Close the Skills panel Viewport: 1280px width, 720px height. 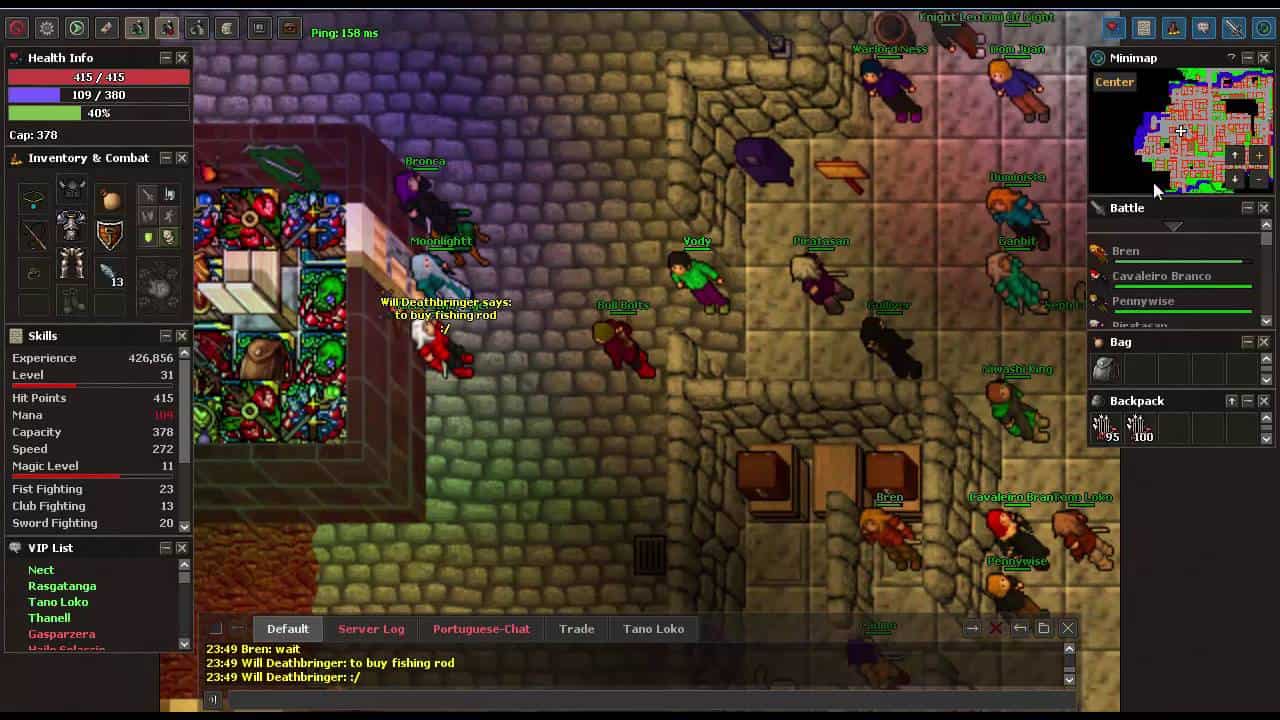(182, 336)
